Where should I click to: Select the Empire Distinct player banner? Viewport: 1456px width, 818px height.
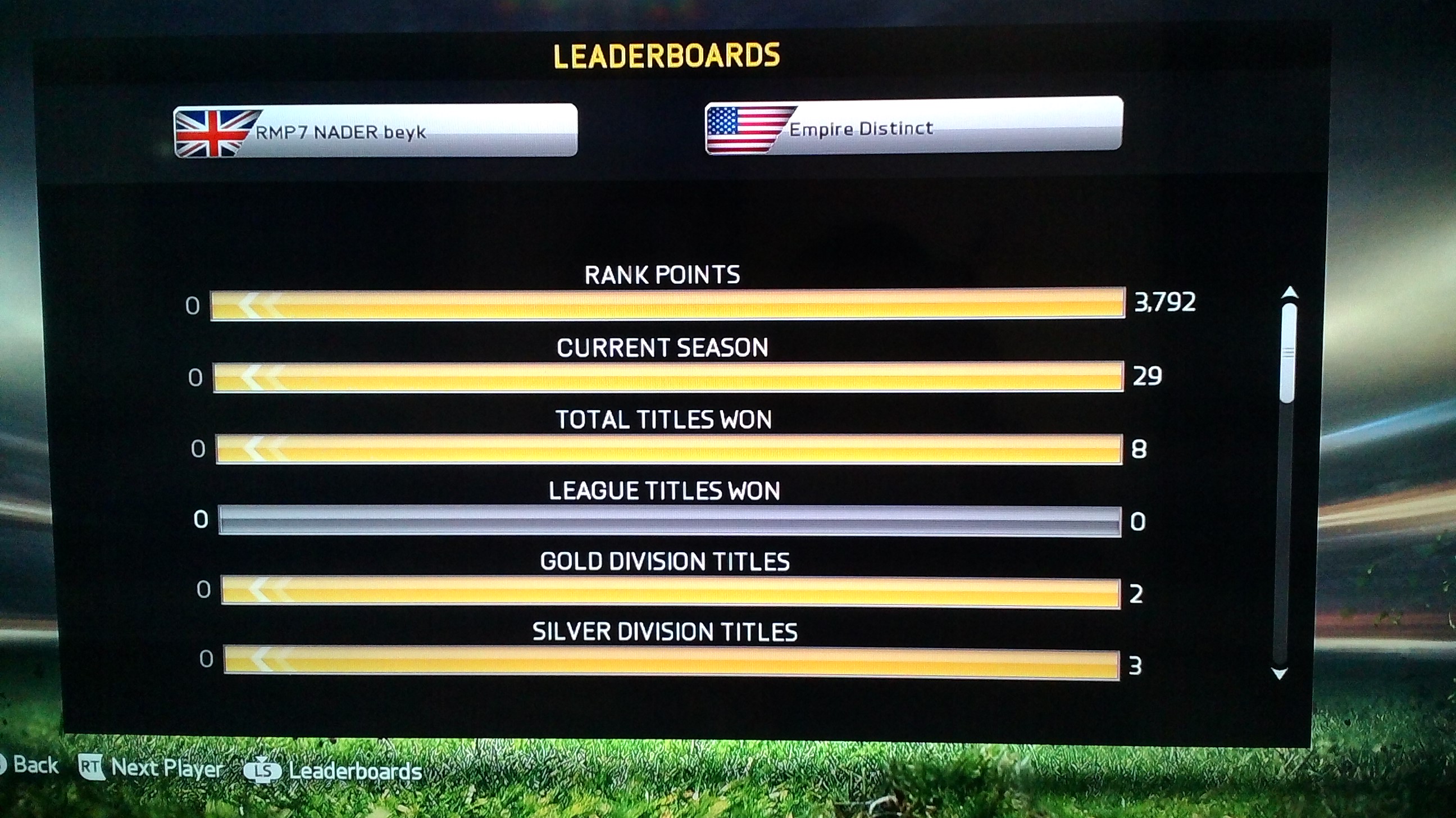coord(913,125)
